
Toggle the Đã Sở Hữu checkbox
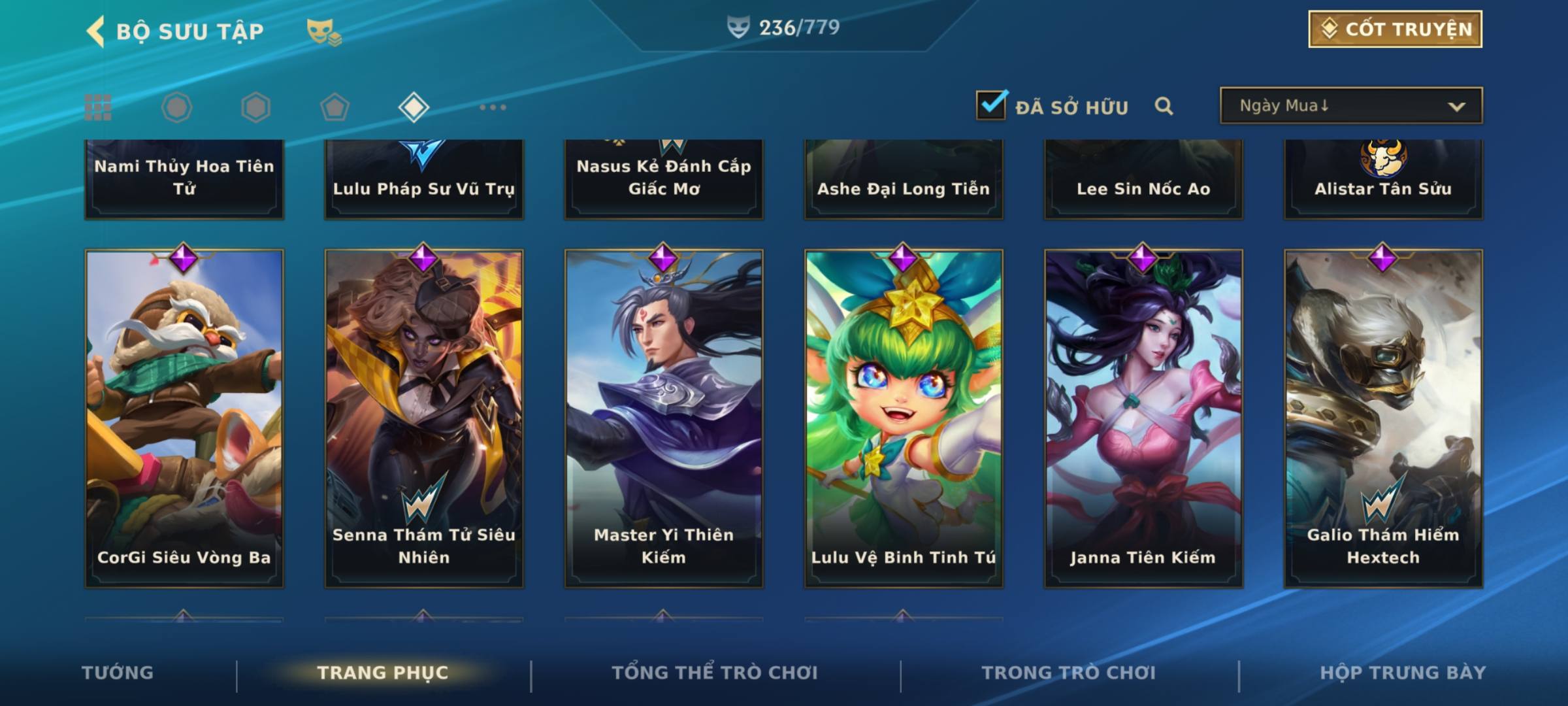coord(991,105)
